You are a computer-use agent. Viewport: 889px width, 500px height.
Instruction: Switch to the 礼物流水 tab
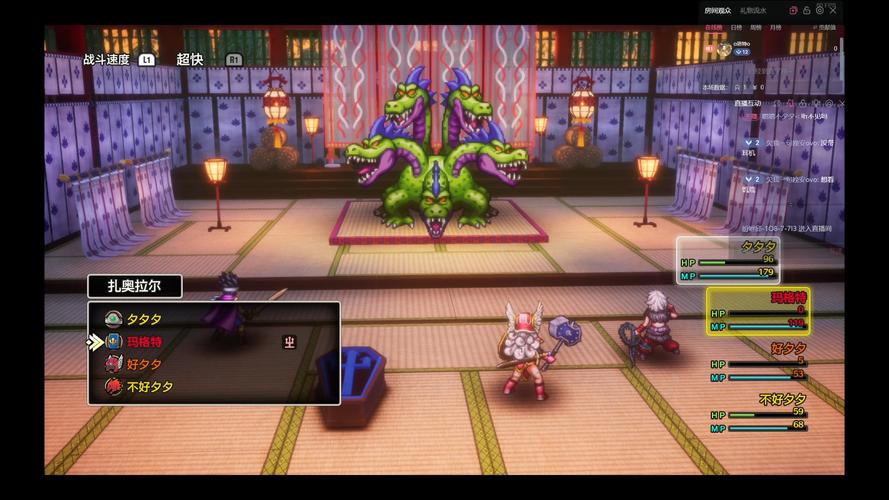[x=752, y=11]
